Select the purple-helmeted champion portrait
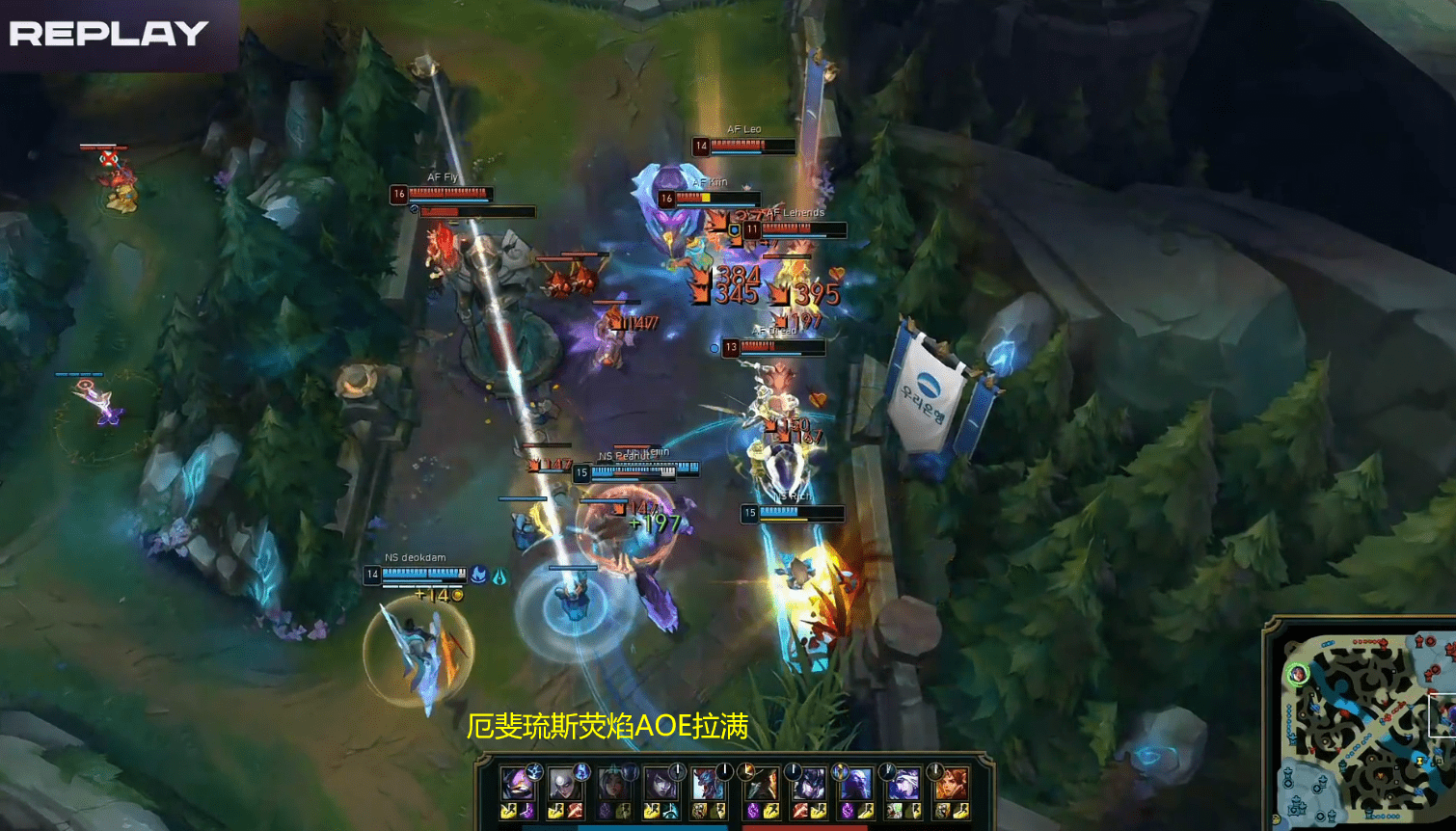 (x=517, y=784)
